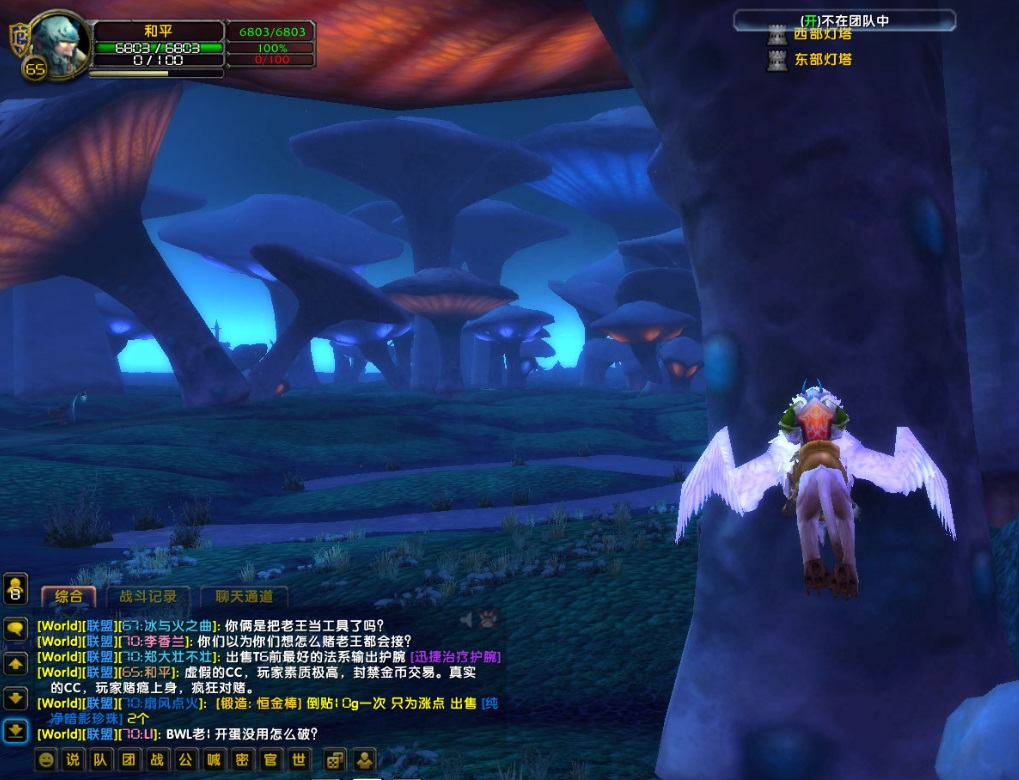Viewport: 1019px width, 780px height.
Task: Choose the 公 guild channel button
Action: pos(184,759)
